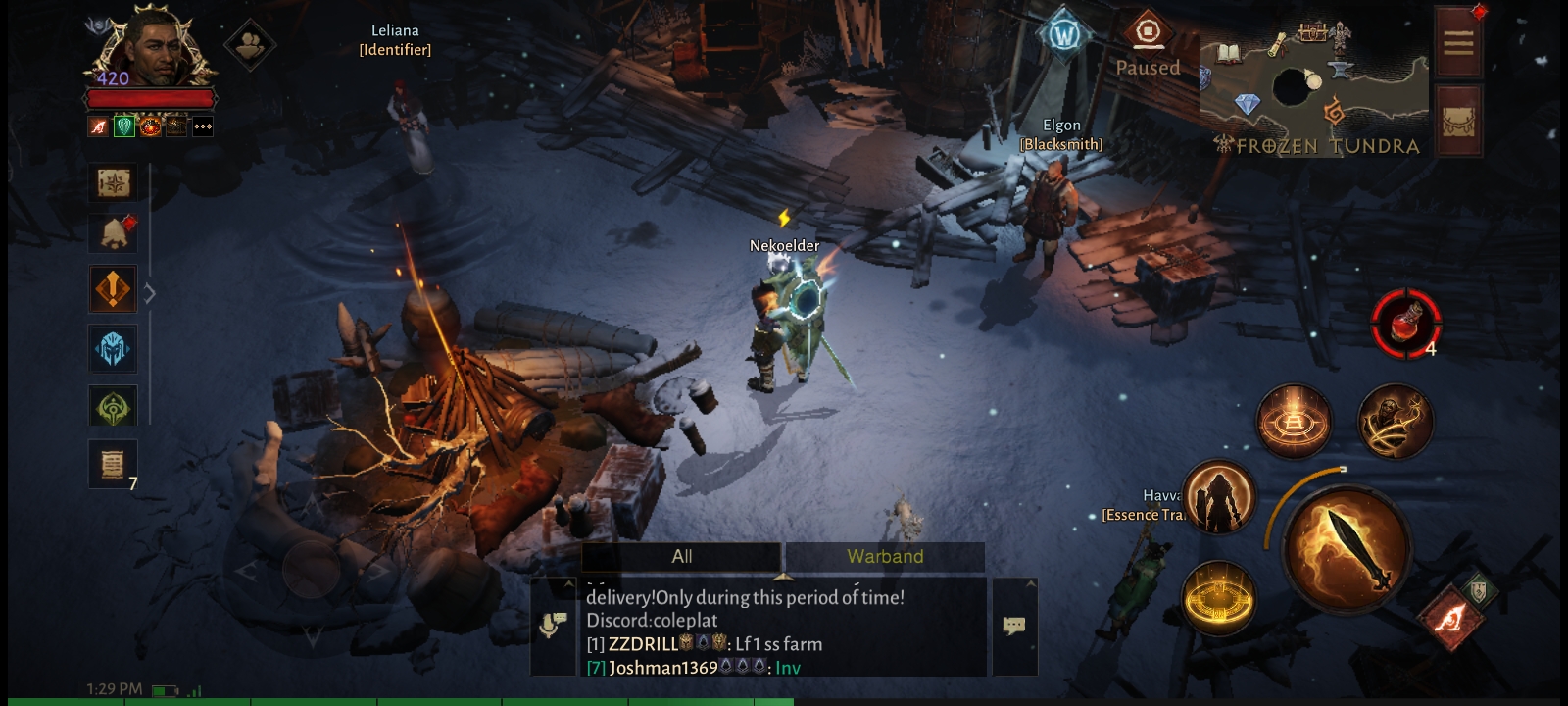This screenshot has width=1568, height=706.
Task: Click the blue W diamond icon
Action: [1064, 36]
